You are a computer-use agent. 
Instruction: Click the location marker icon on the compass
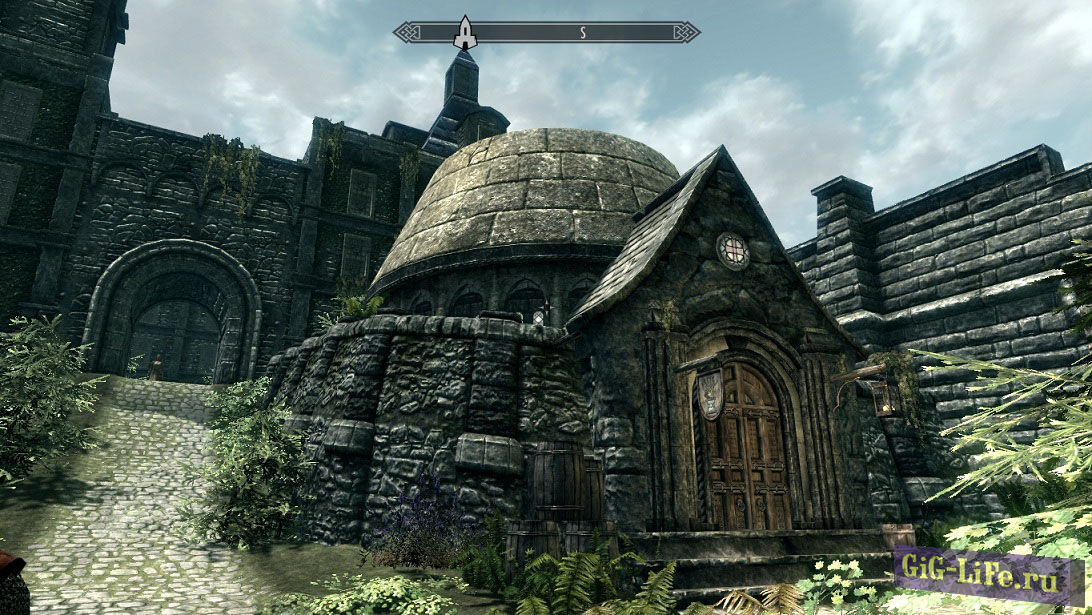[465, 32]
